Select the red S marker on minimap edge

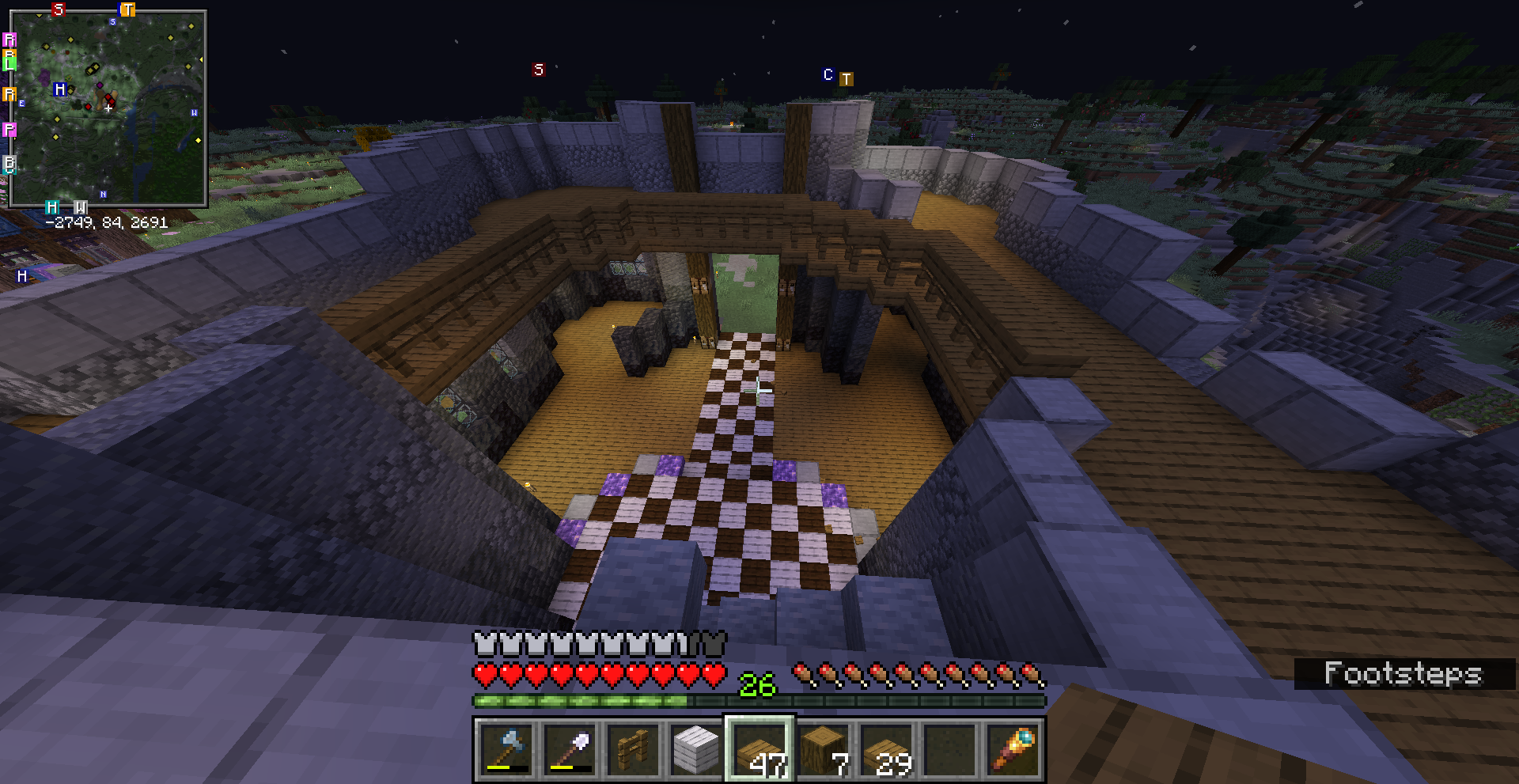(58, 9)
